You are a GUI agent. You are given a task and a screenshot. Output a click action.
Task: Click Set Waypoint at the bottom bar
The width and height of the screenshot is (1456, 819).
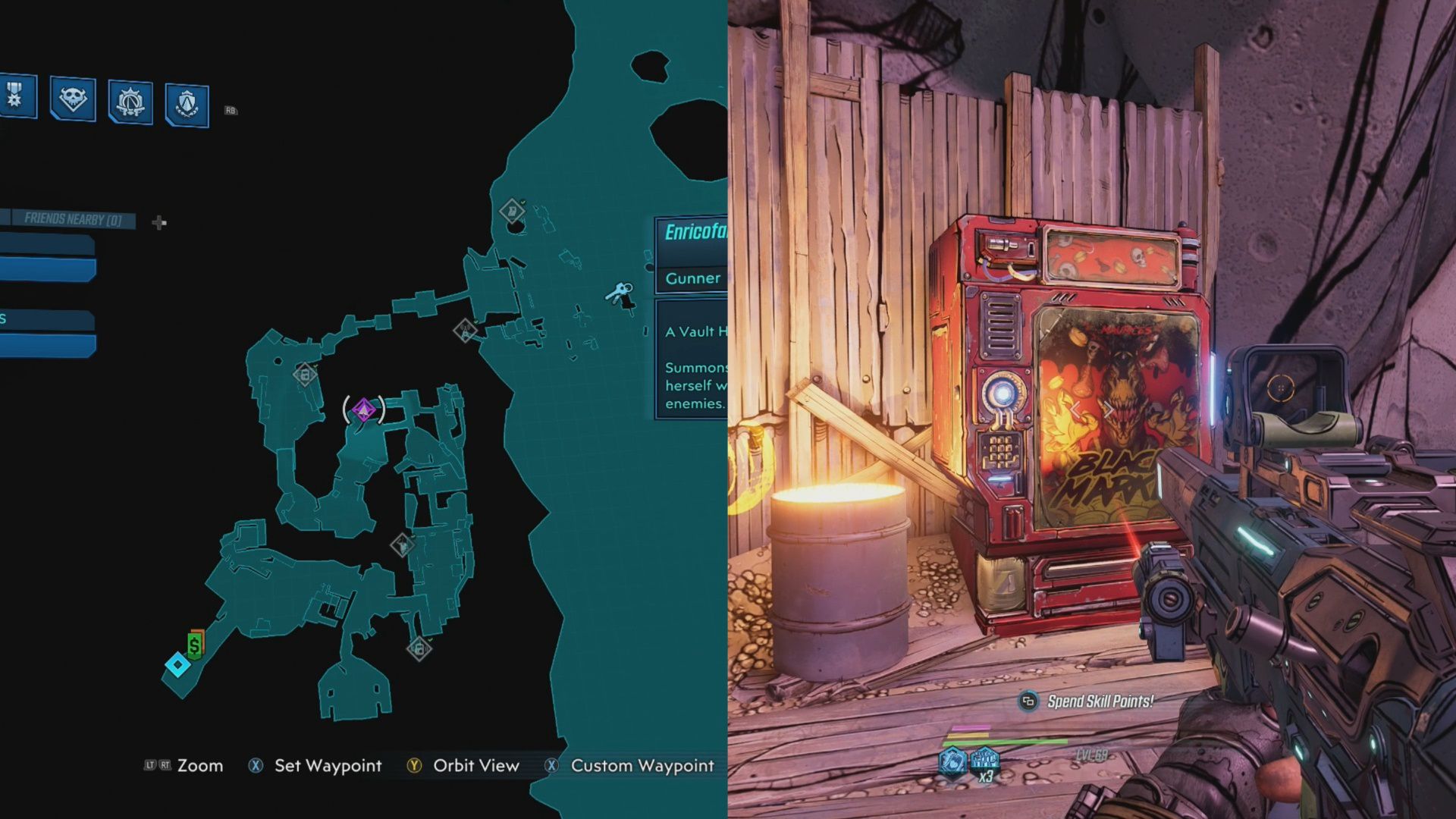[328, 766]
